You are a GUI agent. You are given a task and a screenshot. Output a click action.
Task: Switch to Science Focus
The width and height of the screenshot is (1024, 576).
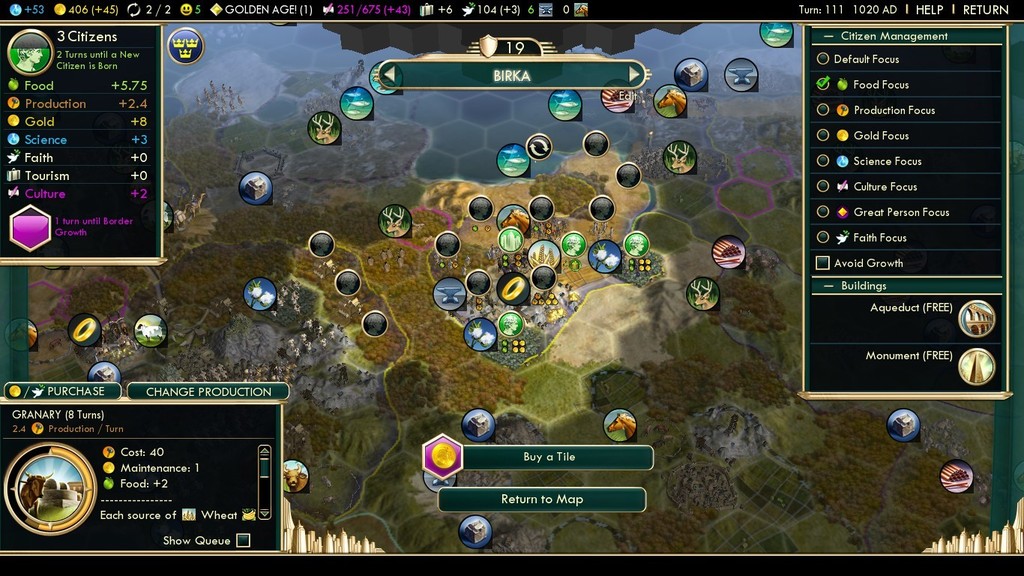click(823, 161)
